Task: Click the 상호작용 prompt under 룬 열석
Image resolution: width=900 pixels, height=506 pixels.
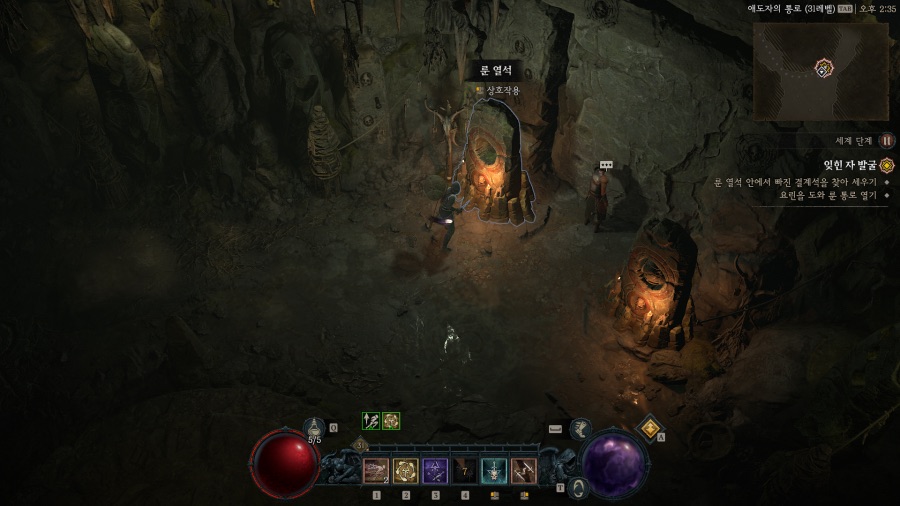Action: [501, 91]
